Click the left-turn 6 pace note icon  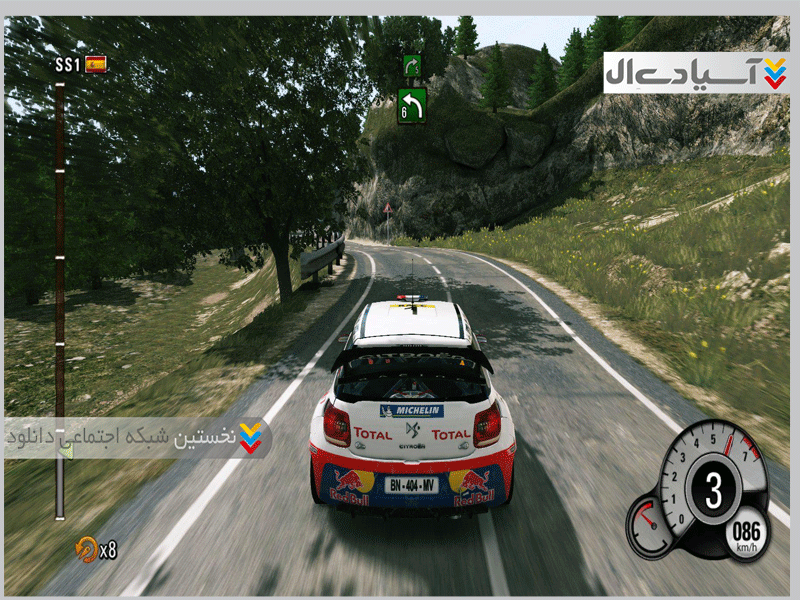click(412, 105)
